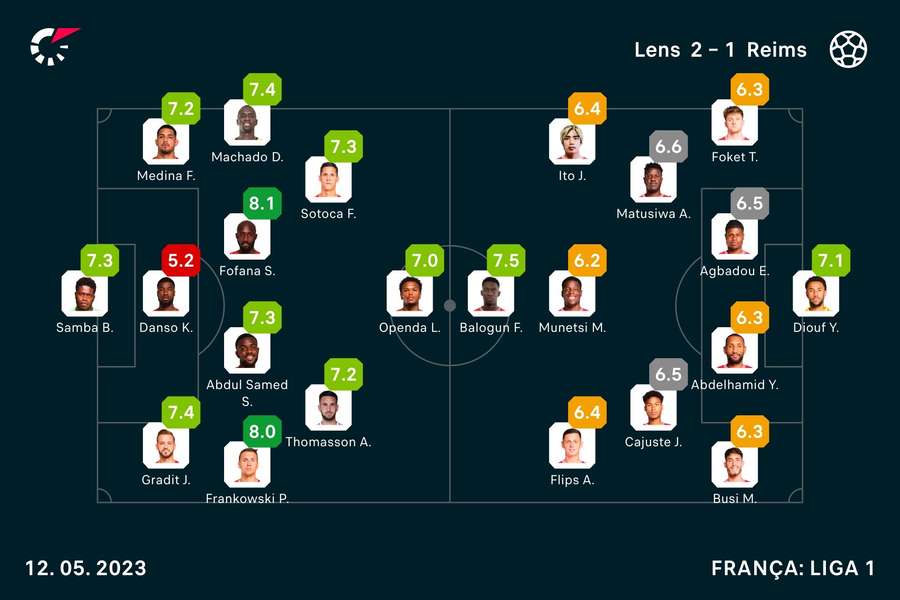Choose Foket T.'s player card

point(734,123)
